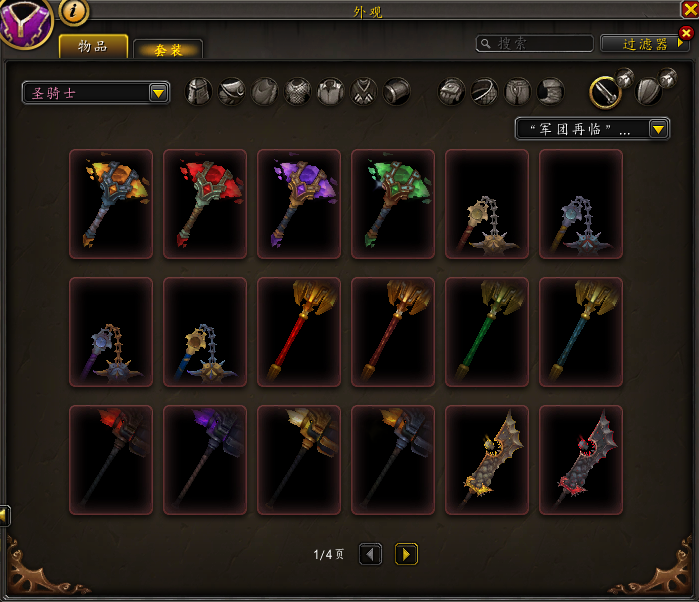
Task: Open the 套装 sets tab
Action: 167,50
